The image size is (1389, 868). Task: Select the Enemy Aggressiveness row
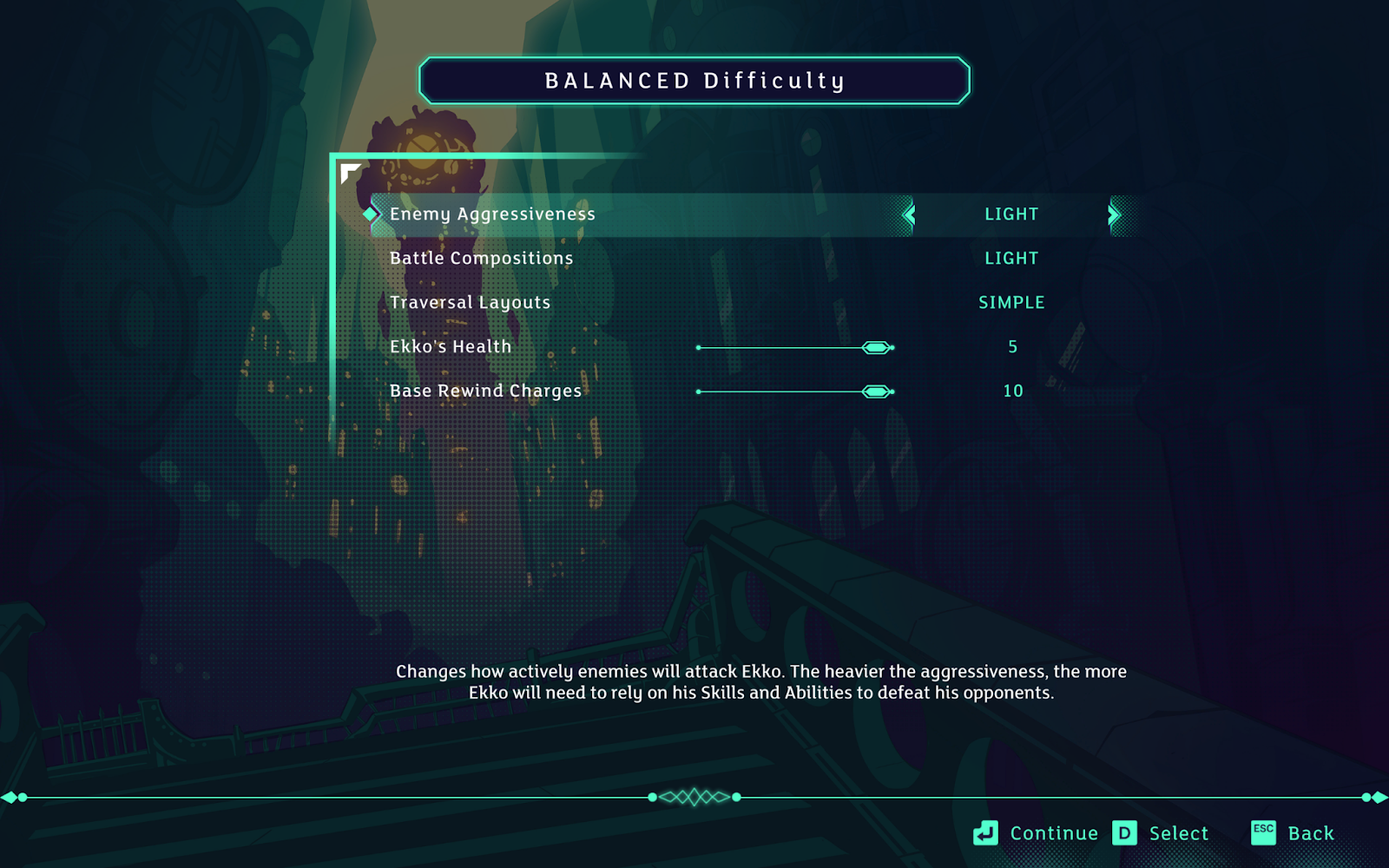492,214
